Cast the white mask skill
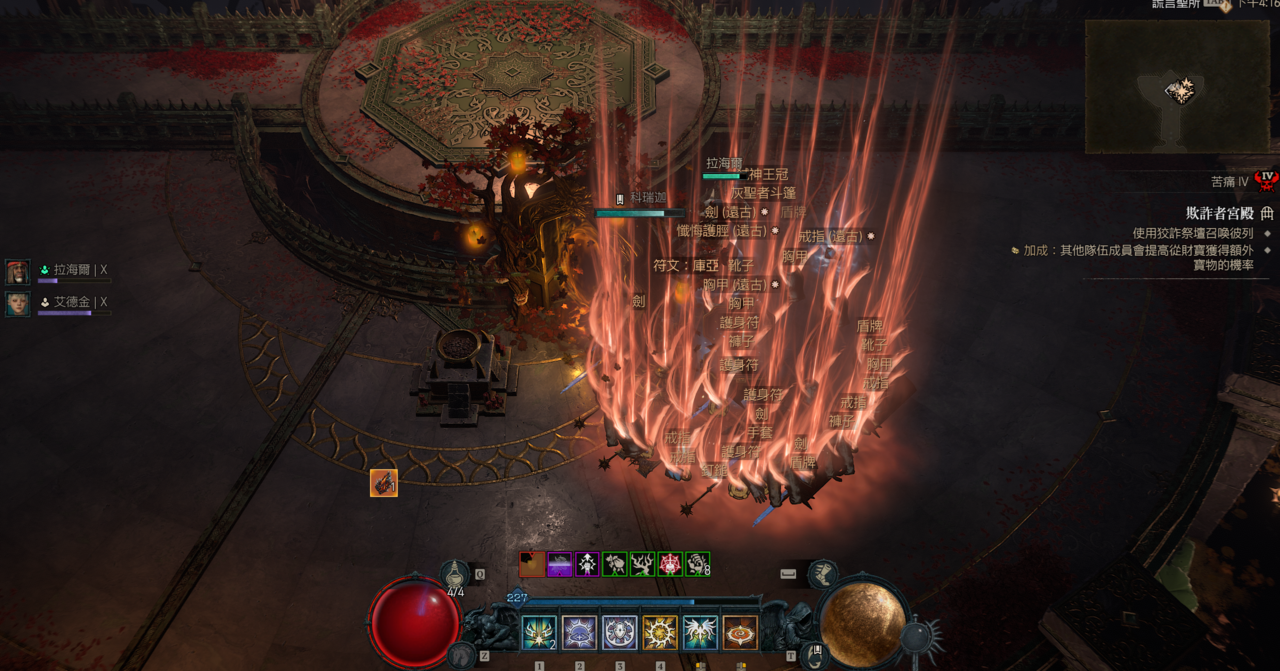1280x671 pixels. (x=619, y=633)
